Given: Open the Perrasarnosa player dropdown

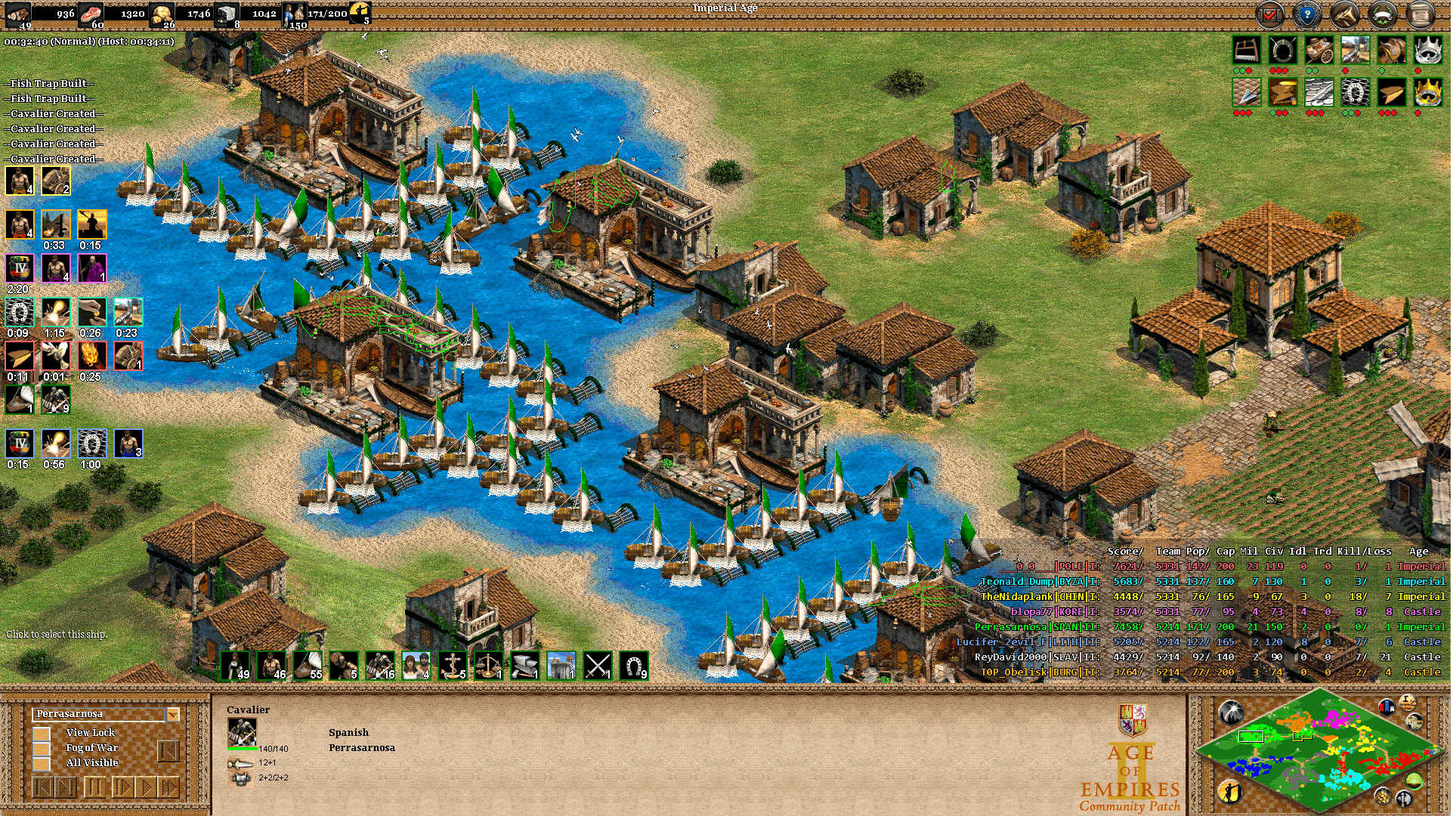Looking at the screenshot, I should point(172,713).
